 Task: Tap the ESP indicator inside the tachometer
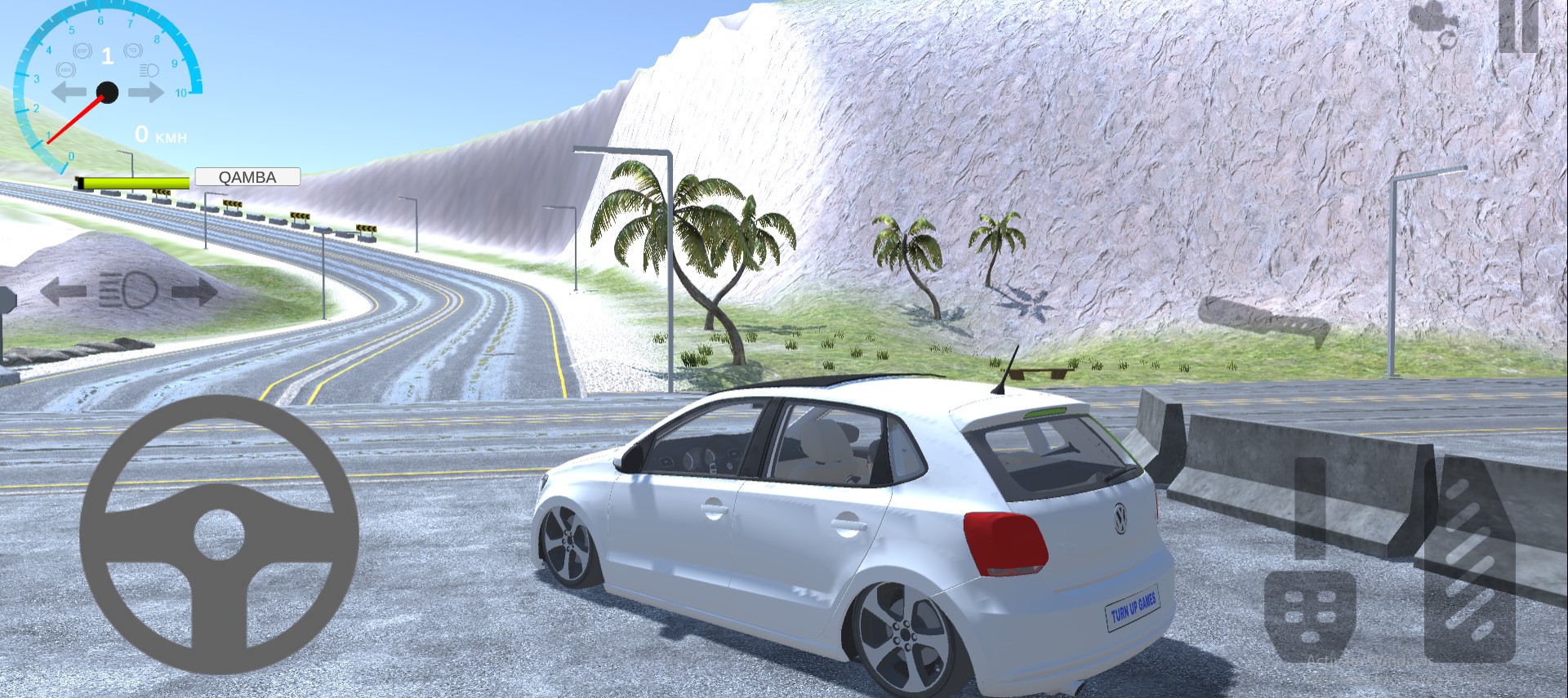point(81,51)
